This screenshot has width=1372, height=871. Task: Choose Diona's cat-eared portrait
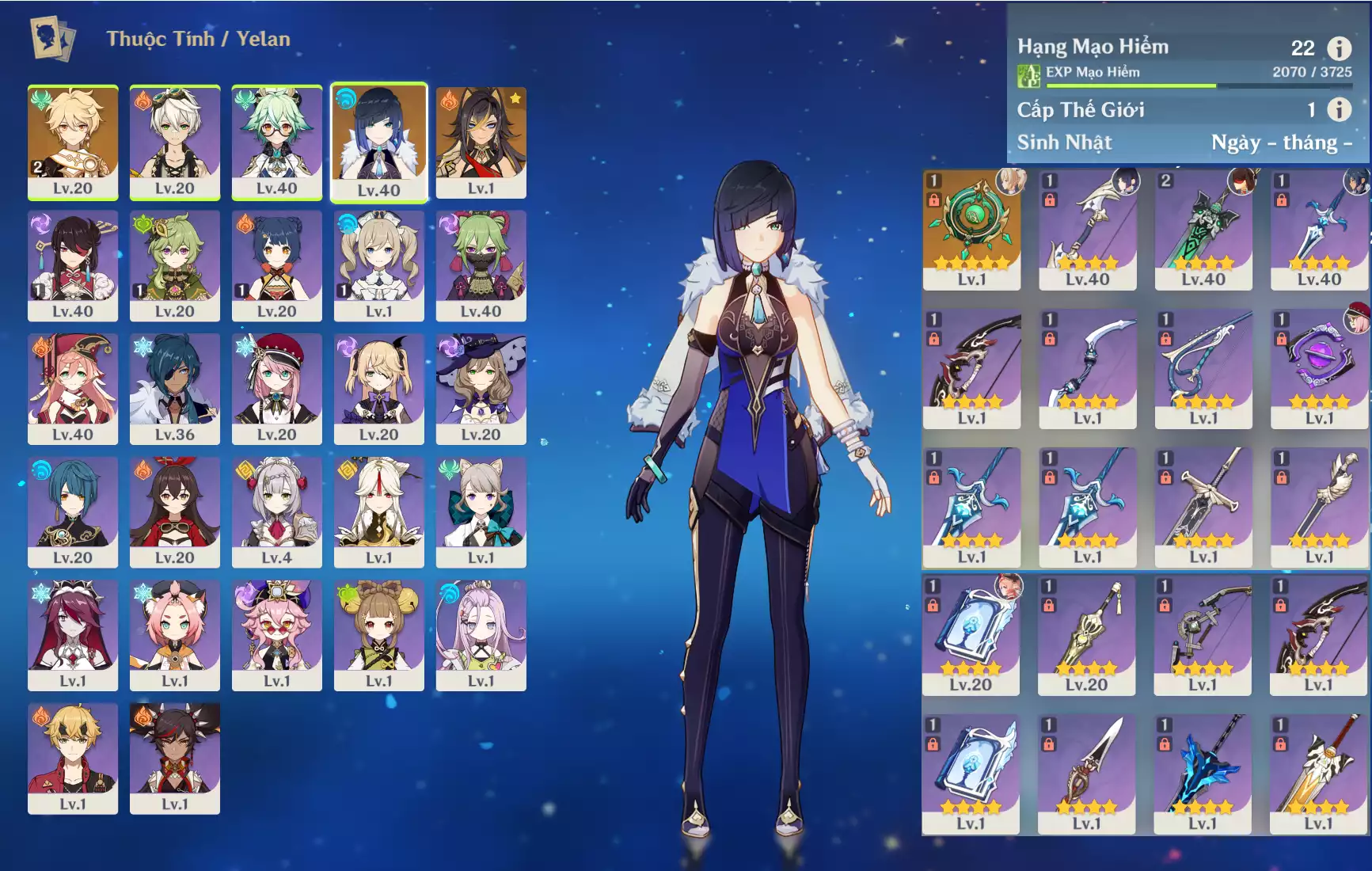(x=174, y=634)
